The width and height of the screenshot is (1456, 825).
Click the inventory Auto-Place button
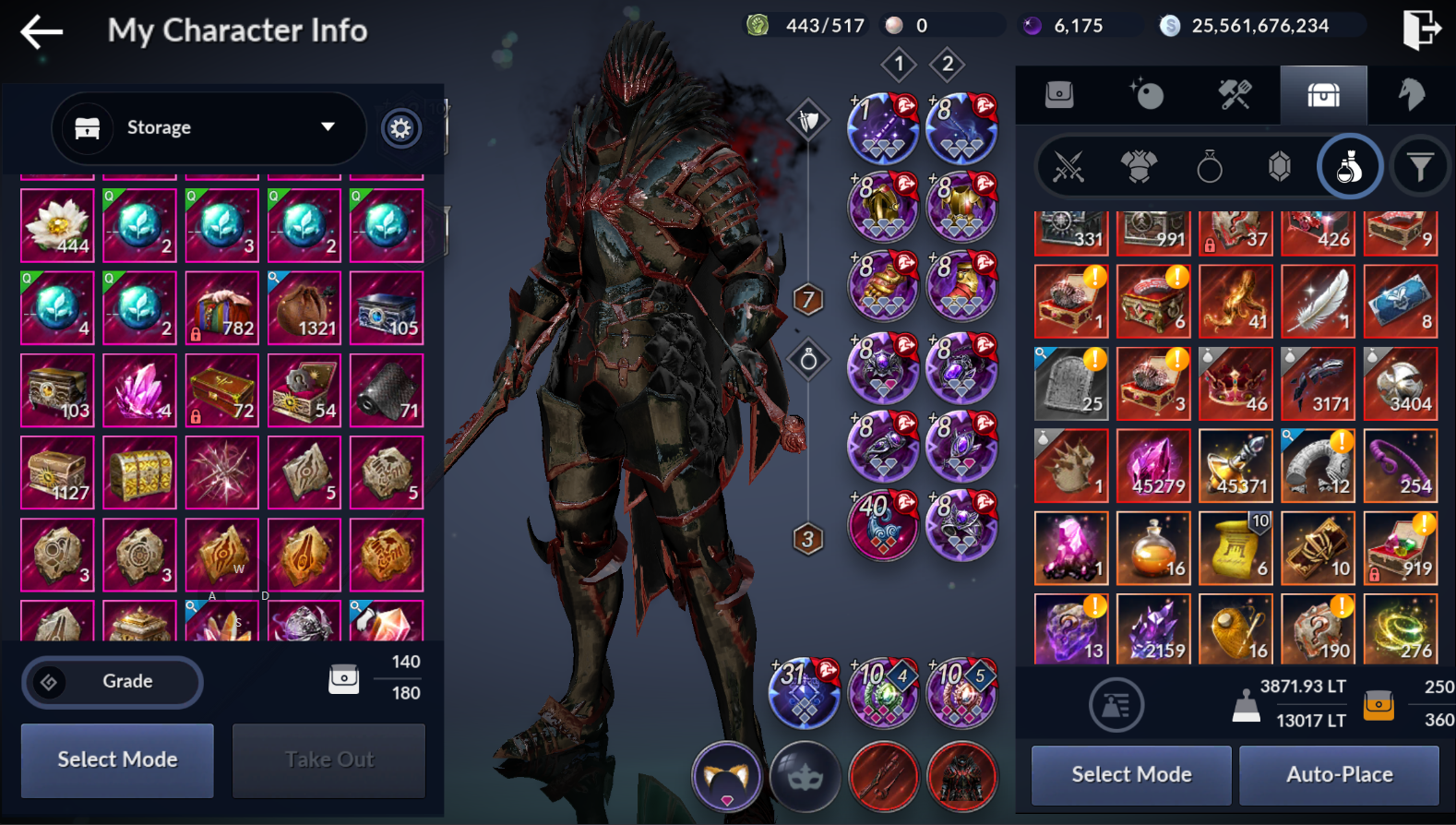[x=1339, y=774]
